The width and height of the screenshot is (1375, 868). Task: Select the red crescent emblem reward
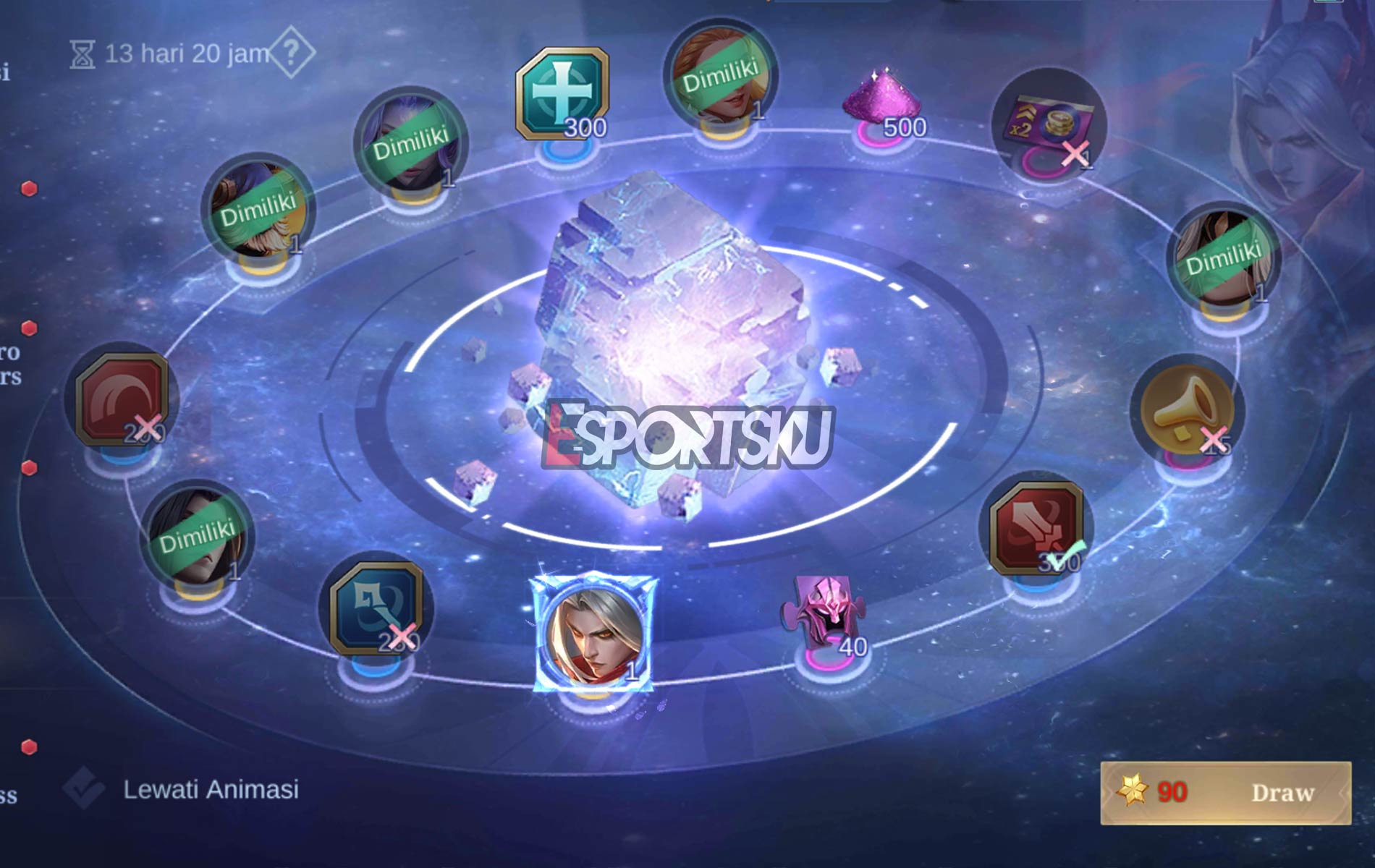(x=122, y=399)
